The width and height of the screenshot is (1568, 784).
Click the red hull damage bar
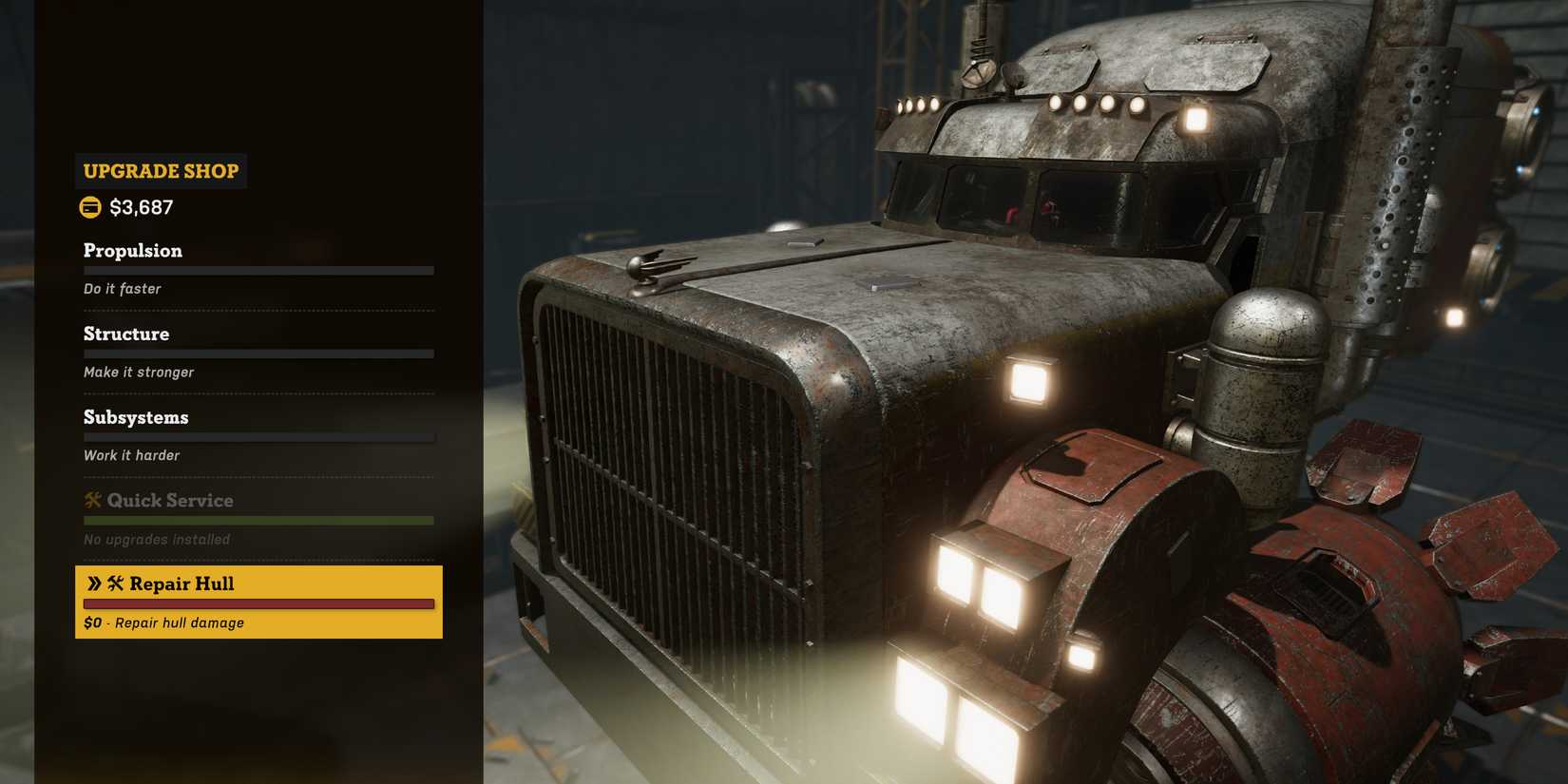pos(258,604)
